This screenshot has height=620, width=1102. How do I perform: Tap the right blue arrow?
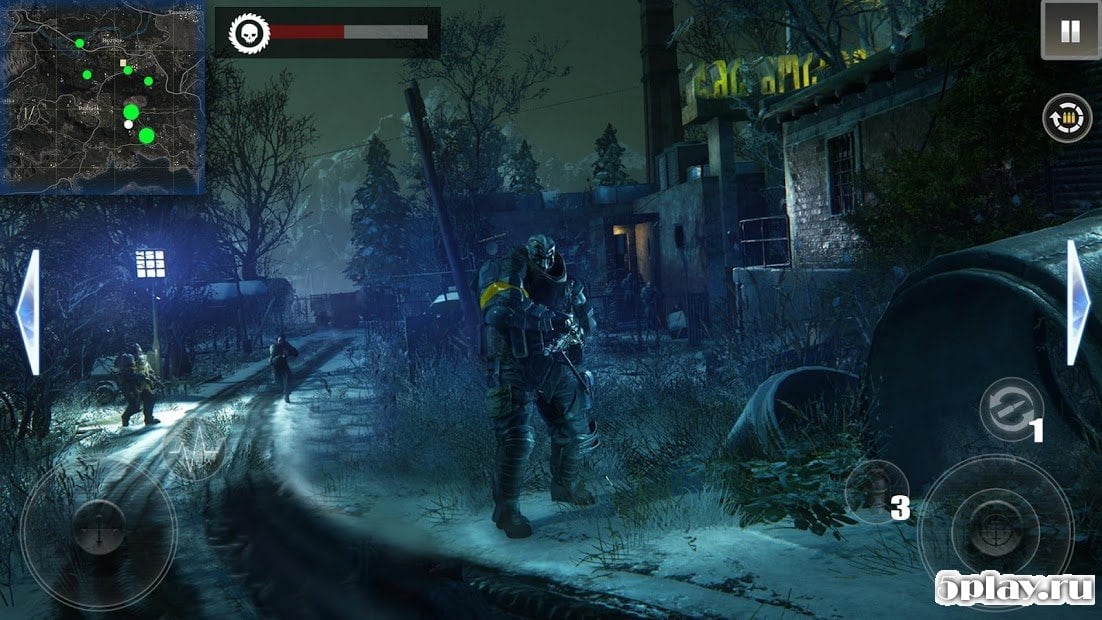pyautogui.click(x=1077, y=303)
